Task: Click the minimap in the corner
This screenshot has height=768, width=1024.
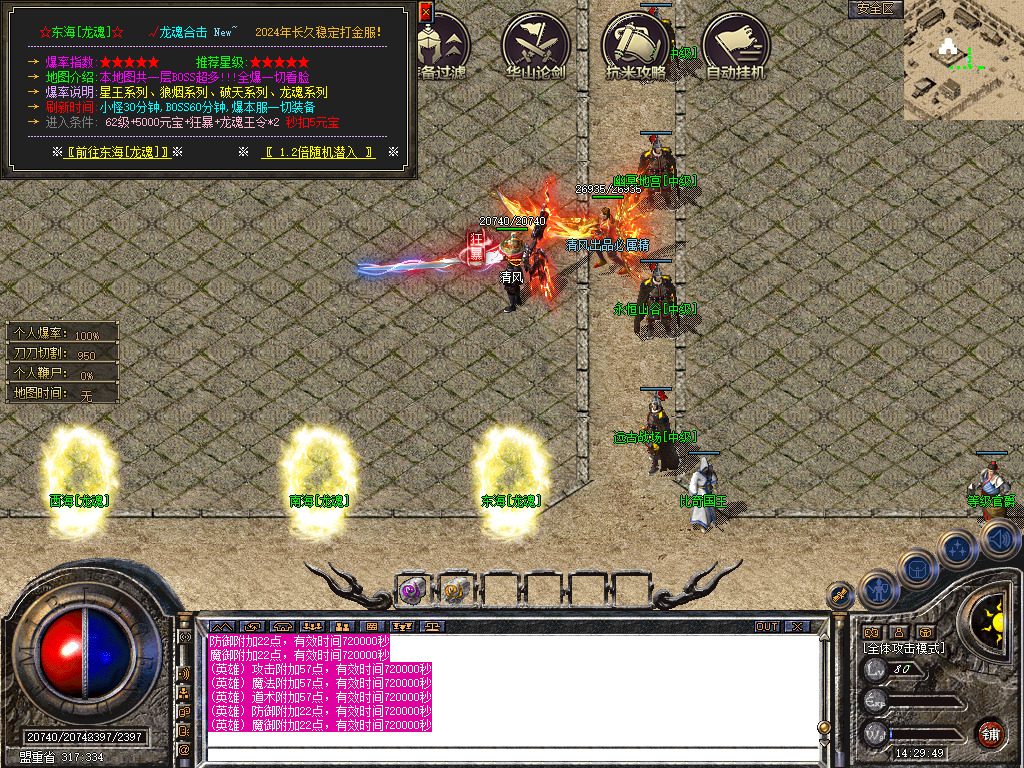Action: (x=963, y=60)
